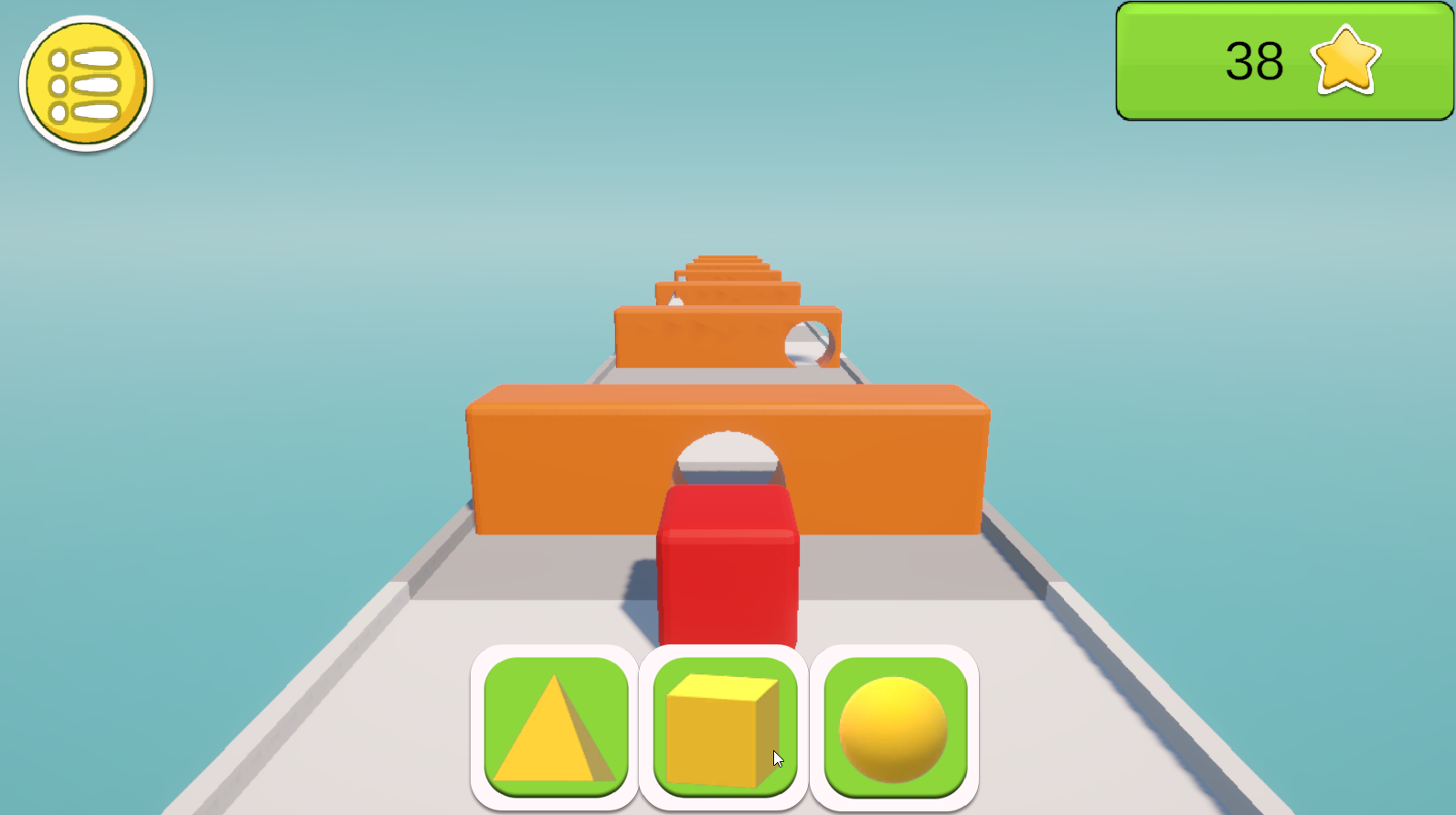Tap the yellow pyramid on the green tile
This screenshot has width=1456, height=815.
555,729
